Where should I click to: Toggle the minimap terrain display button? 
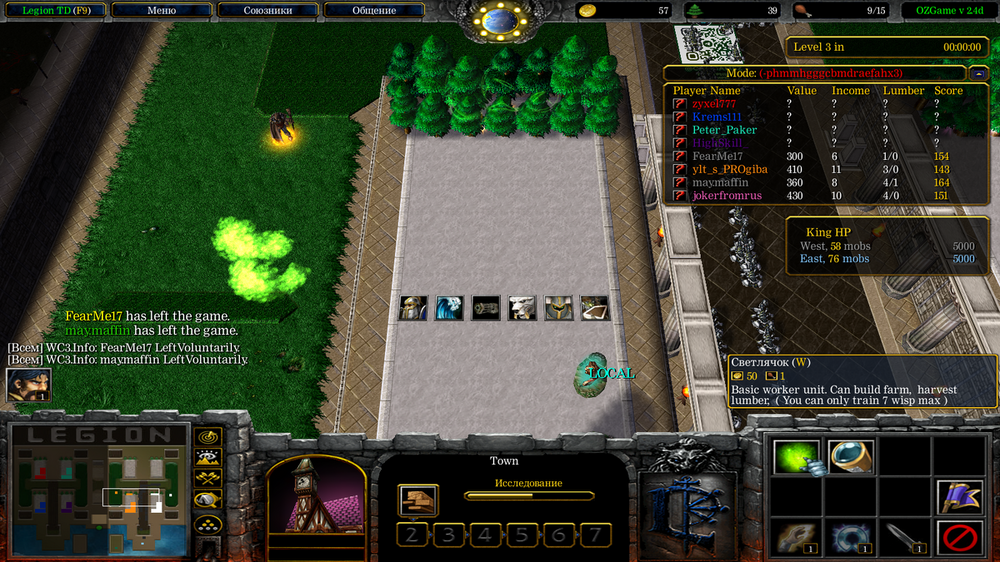coord(208,458)
